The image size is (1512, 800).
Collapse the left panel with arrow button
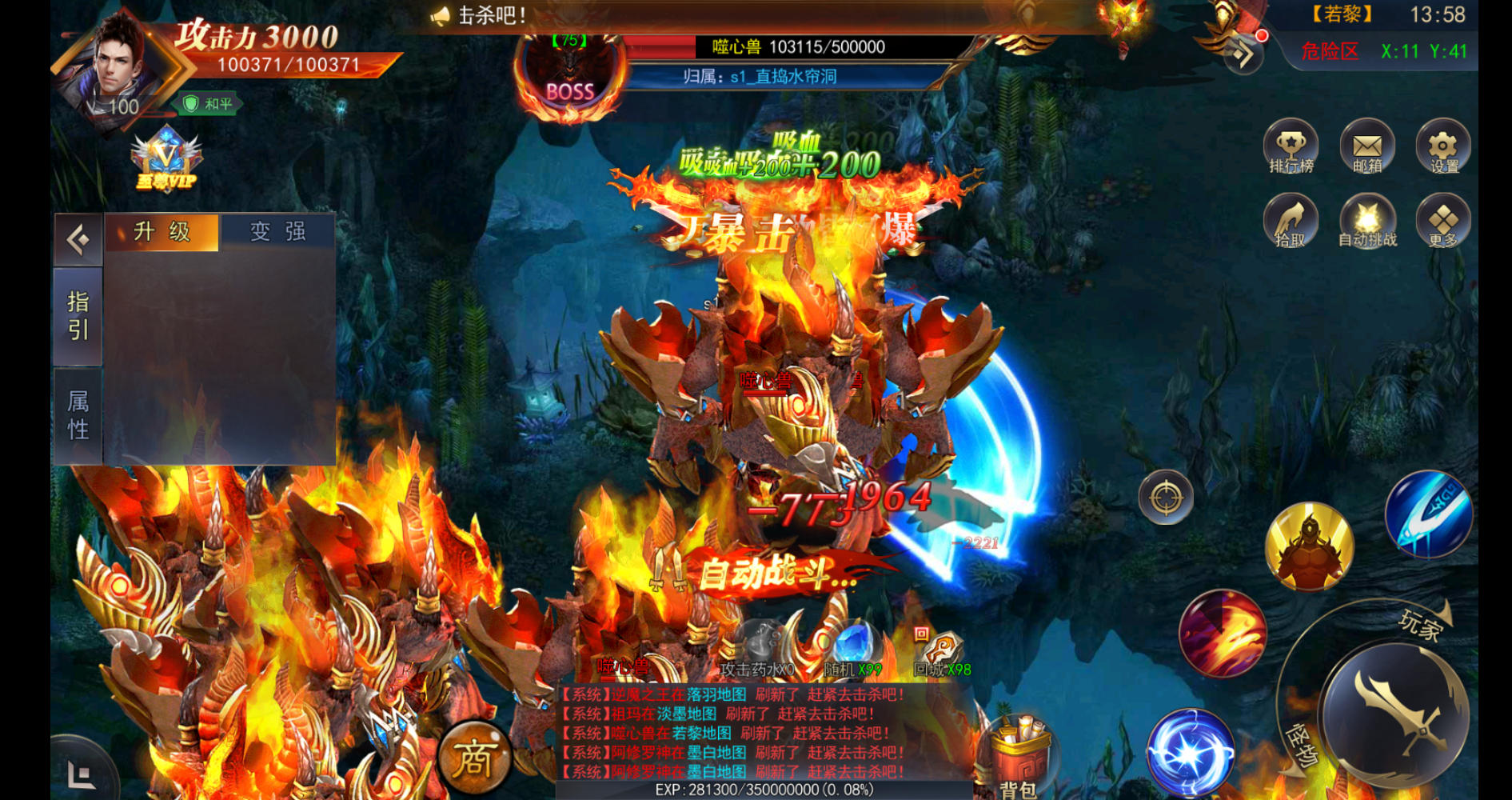tap(78, 239)
